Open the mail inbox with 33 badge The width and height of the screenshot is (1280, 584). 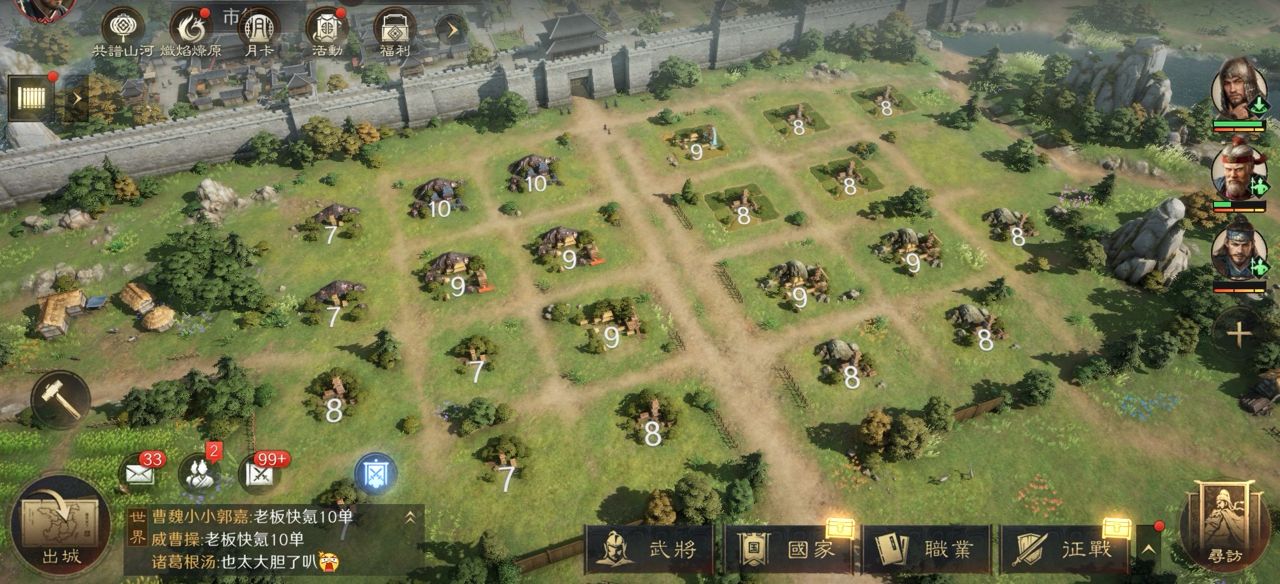(139, 474)
